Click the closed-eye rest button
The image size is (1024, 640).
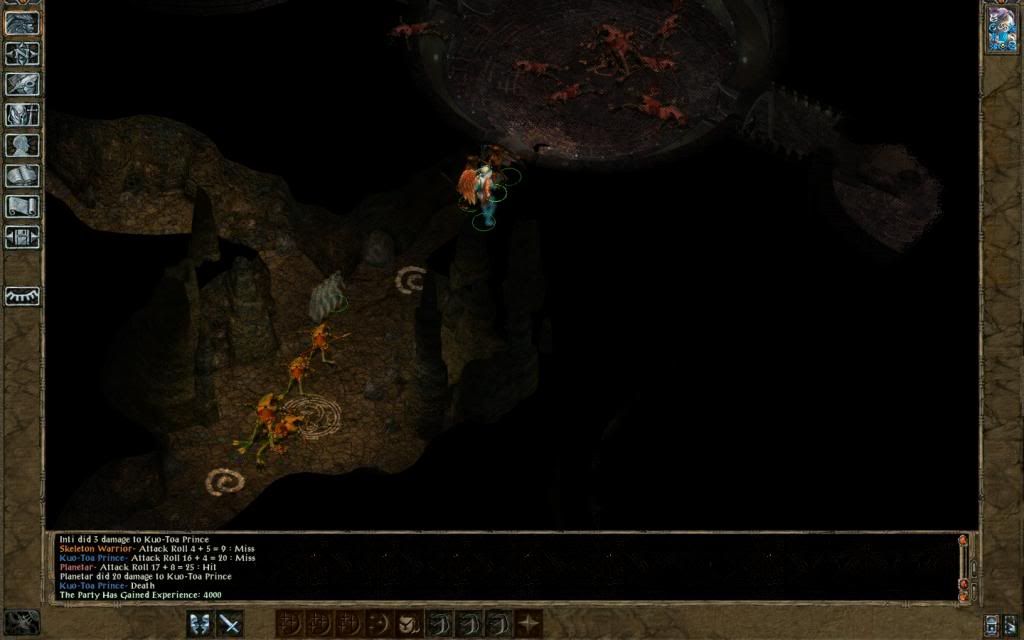22,296
